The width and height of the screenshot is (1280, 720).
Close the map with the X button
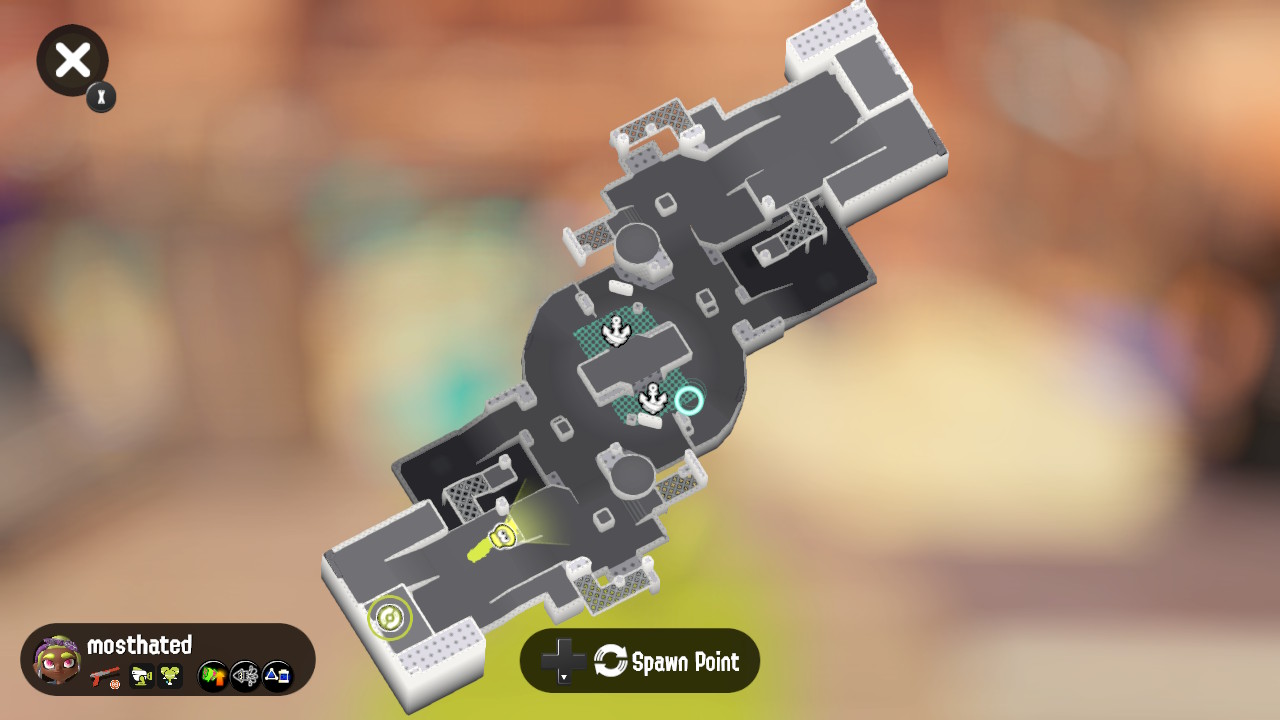coord(71,60)
